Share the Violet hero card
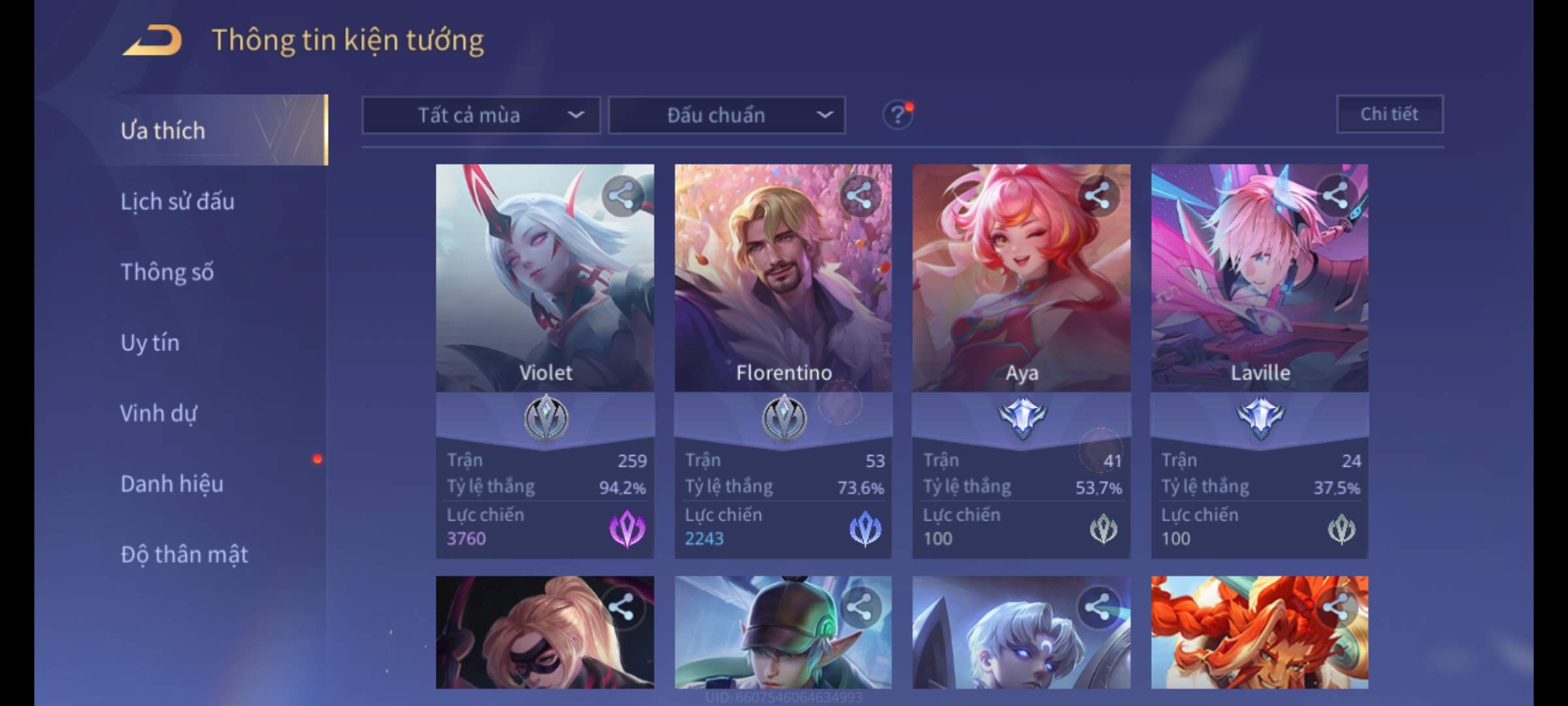This screenshot has height=706, width=1568. click(621, 195)
